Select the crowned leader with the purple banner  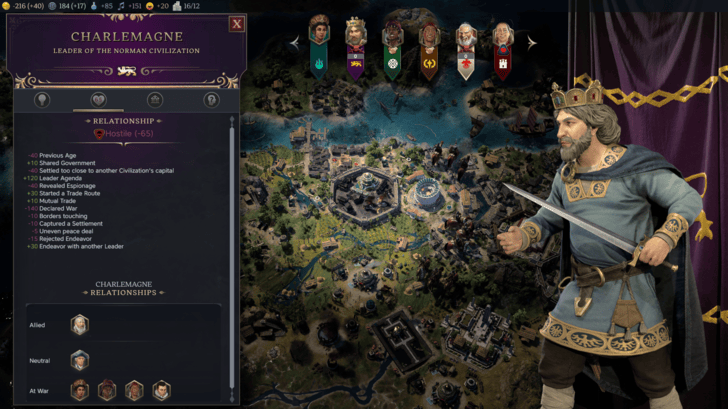click(356, 45)
